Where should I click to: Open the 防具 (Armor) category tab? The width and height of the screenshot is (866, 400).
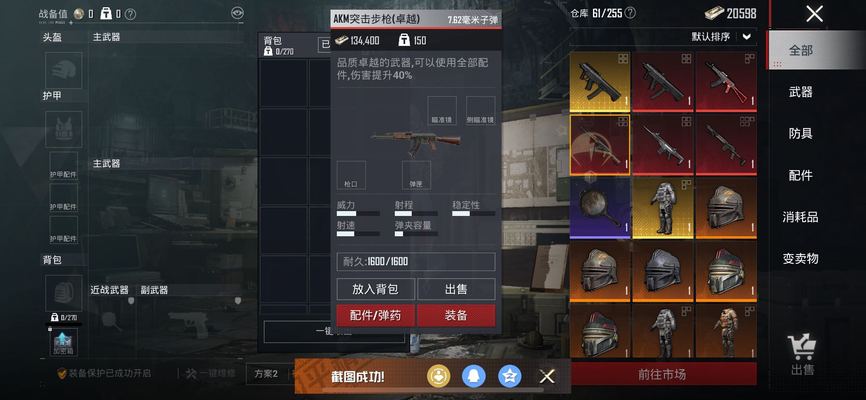(x=801, y=134)
